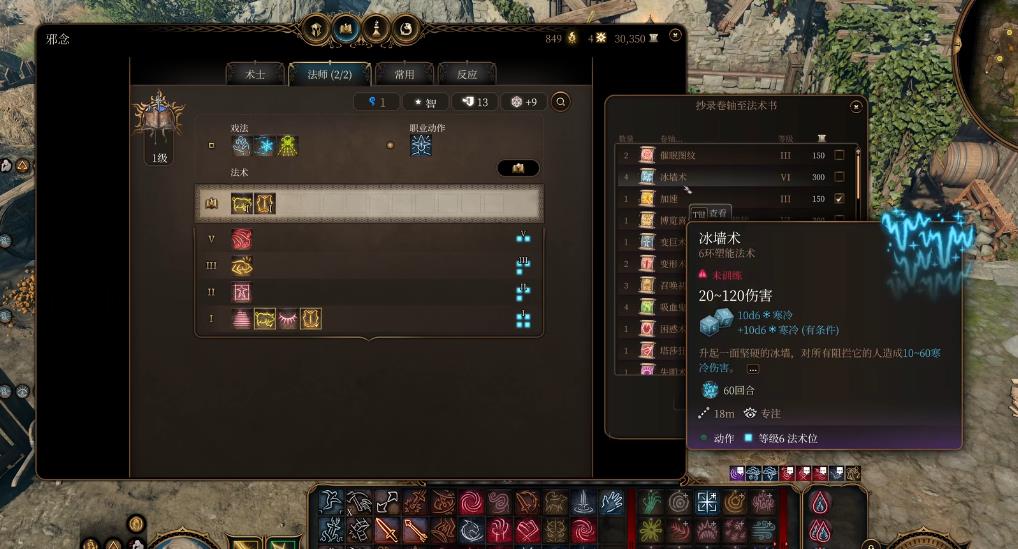Open the helmet icon at top of window
The image size is (1018, 549).
[317, 28]
